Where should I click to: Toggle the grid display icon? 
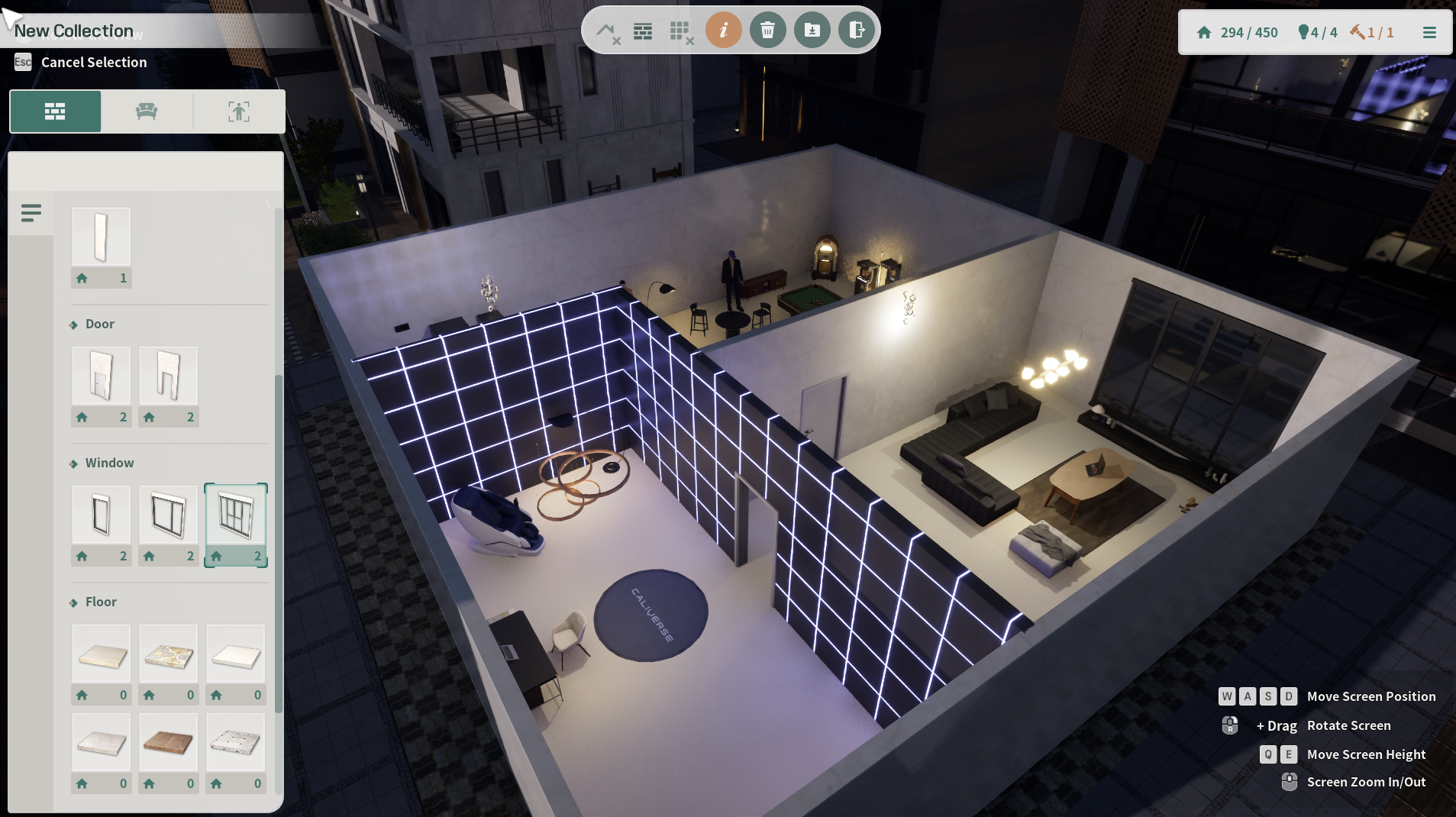680,32
